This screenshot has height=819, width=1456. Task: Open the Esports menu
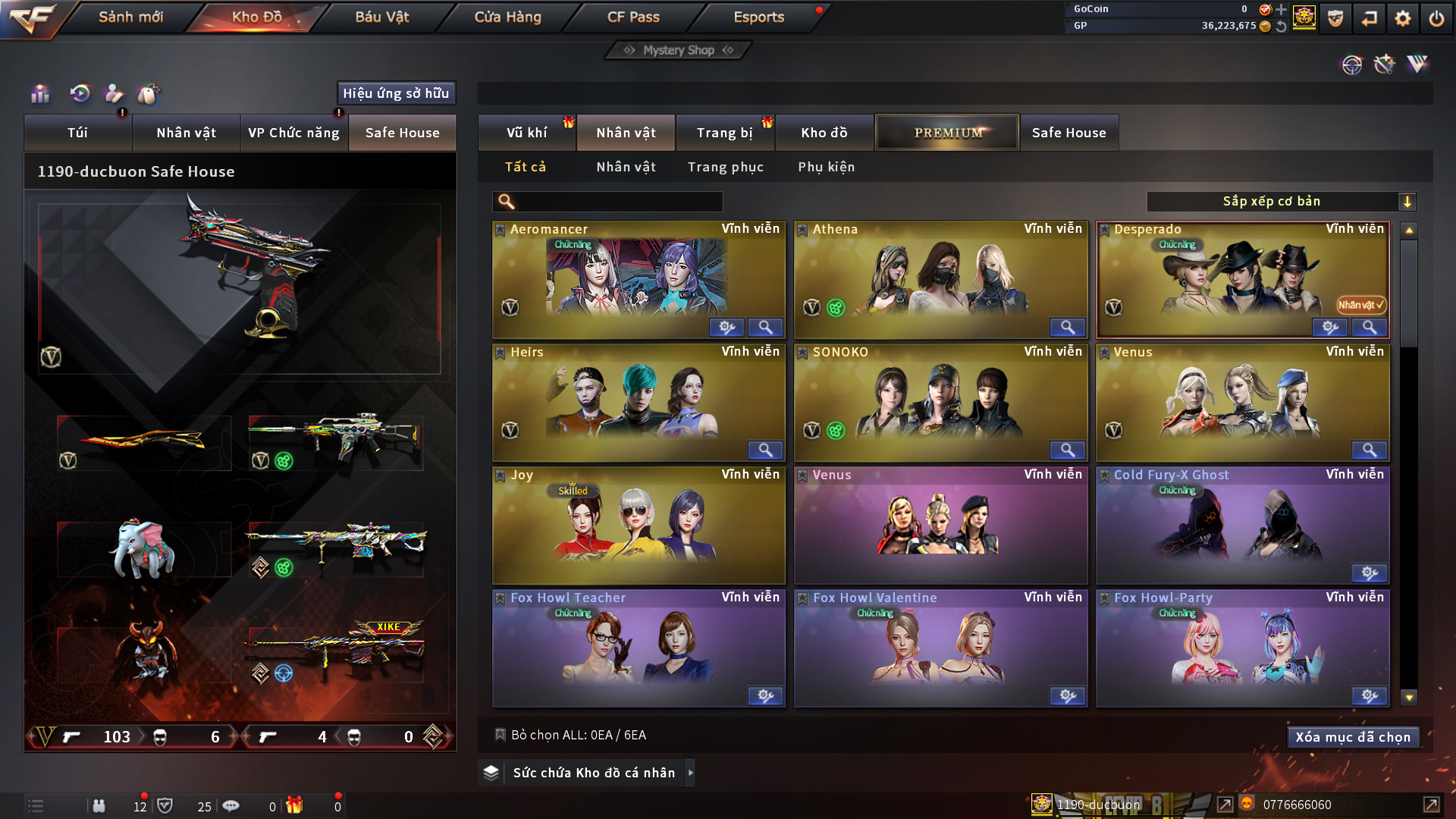pos(758,17)
